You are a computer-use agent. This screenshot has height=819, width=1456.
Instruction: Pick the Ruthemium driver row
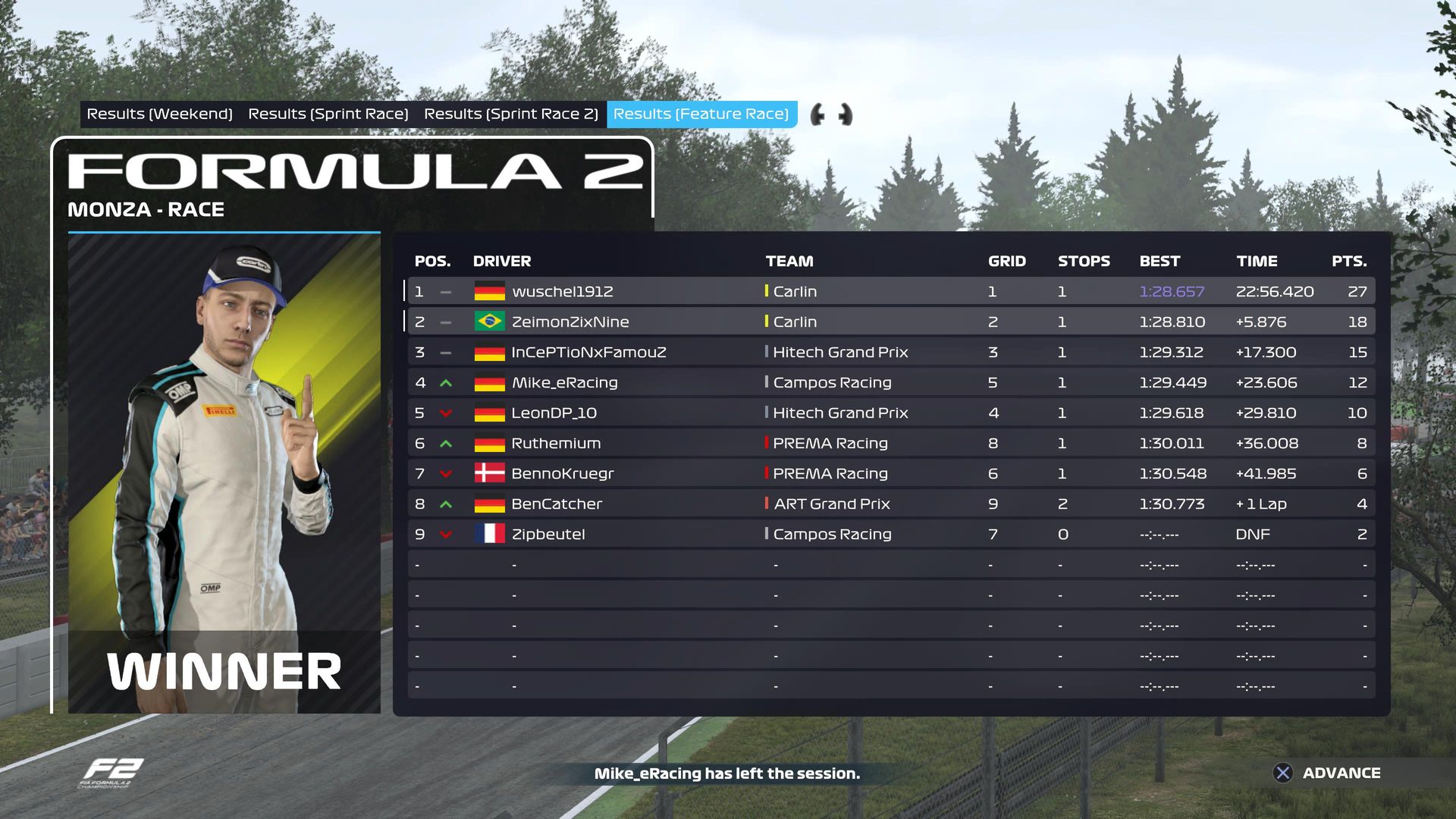coord(890,443)
